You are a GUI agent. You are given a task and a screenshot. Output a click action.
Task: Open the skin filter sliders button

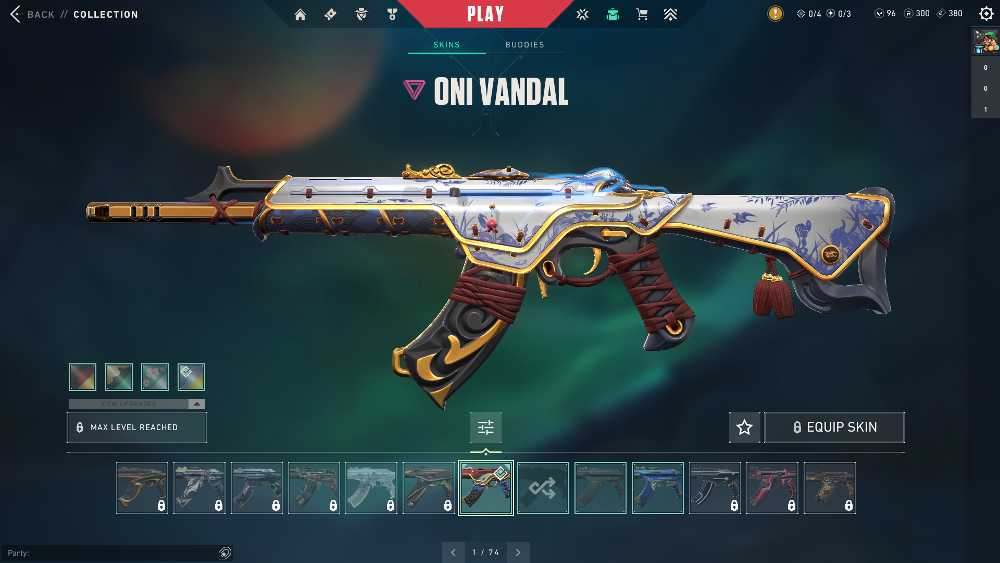click(486, 427)
